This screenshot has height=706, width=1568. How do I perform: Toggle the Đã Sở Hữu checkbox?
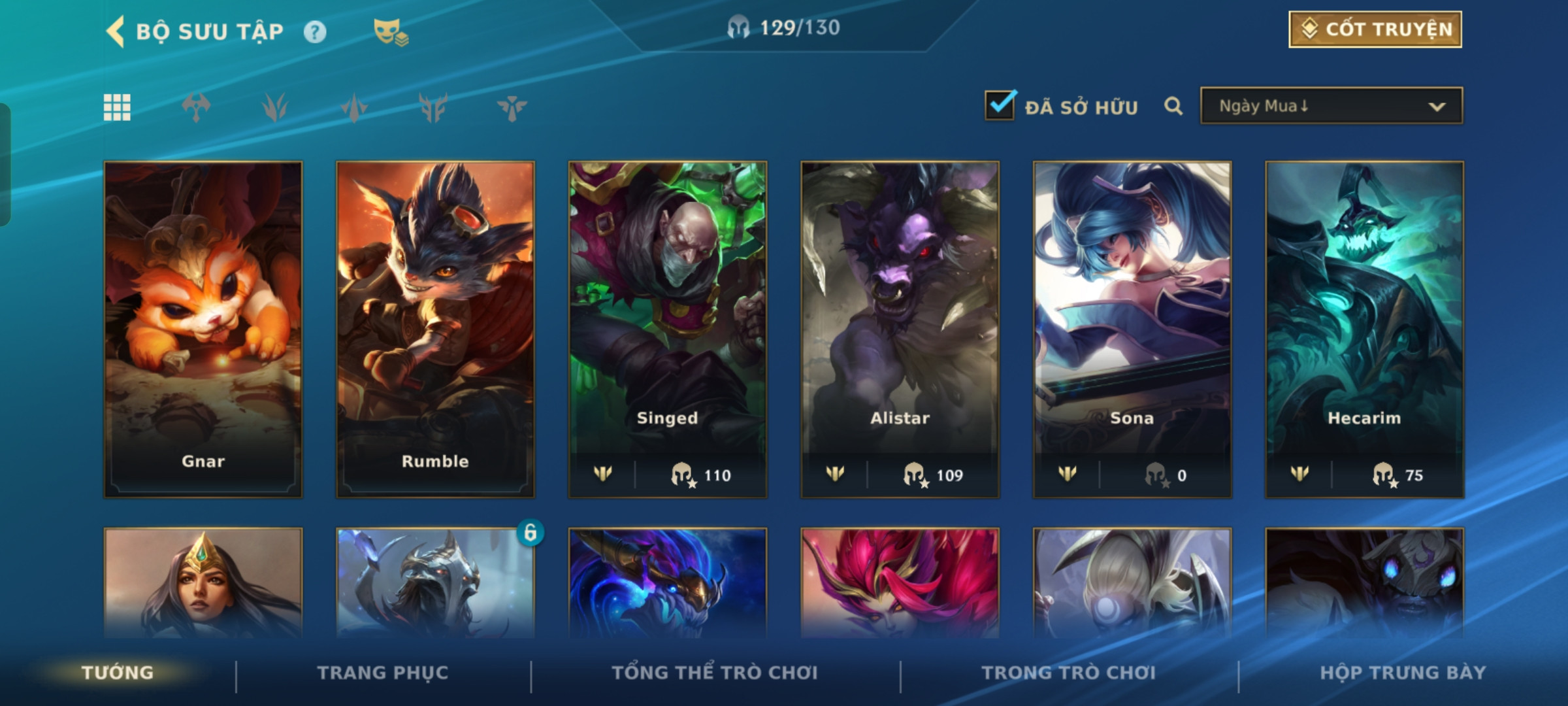coord(1000,106)
